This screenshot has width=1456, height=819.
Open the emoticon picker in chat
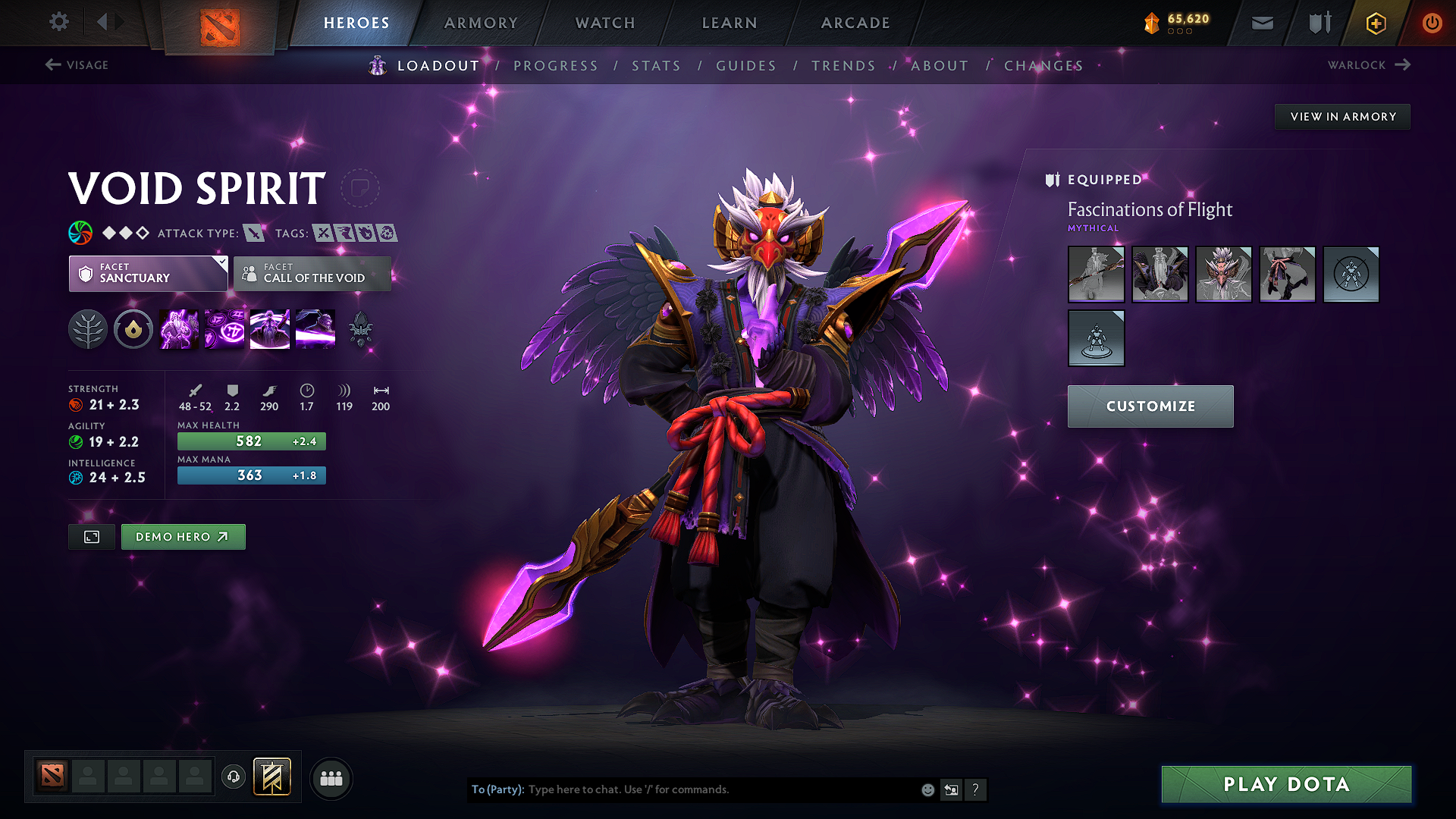pyautogui.click(x=927, y=789)
